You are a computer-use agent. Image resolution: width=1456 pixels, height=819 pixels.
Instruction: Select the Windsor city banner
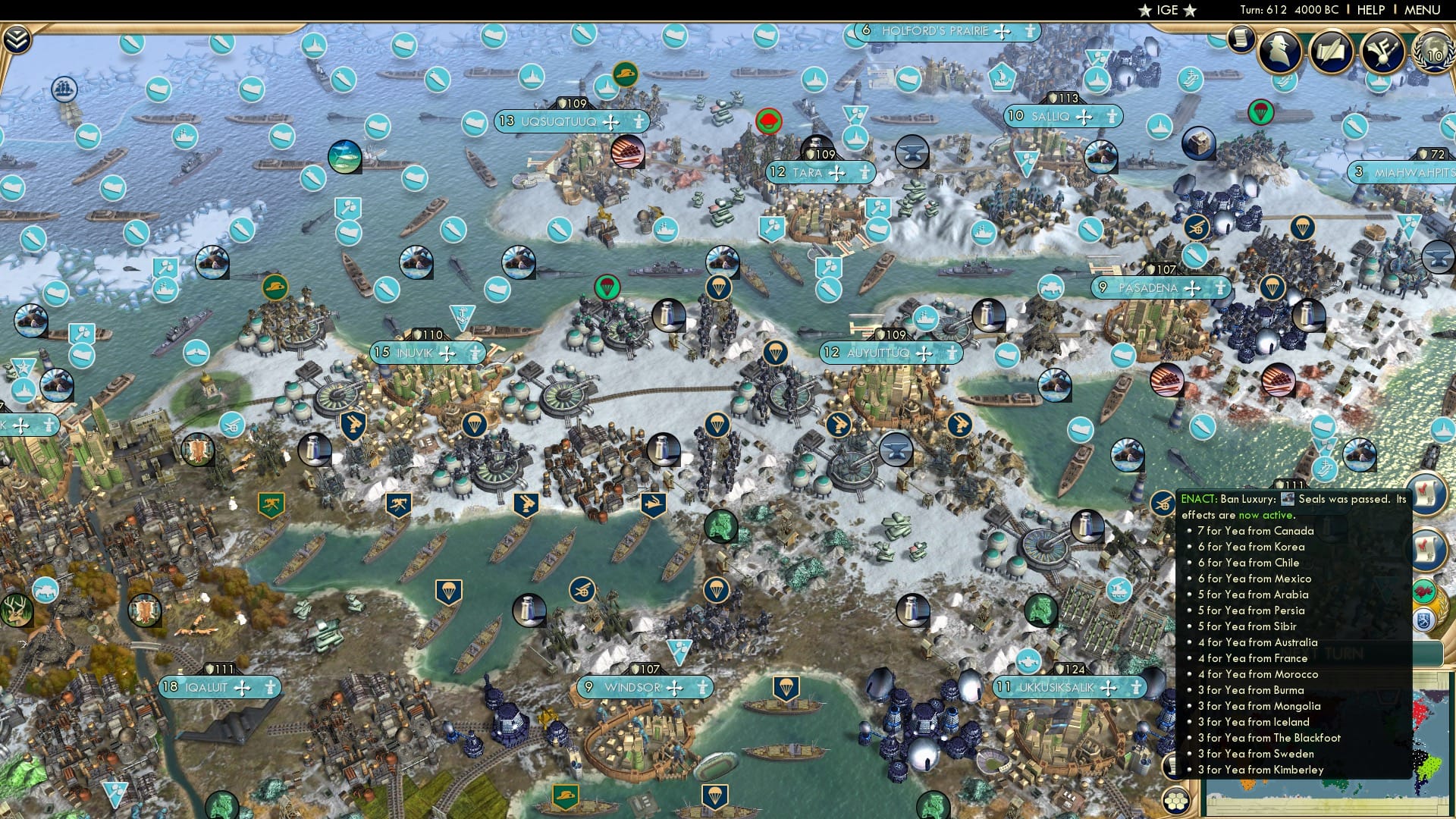tap(645, 689)
